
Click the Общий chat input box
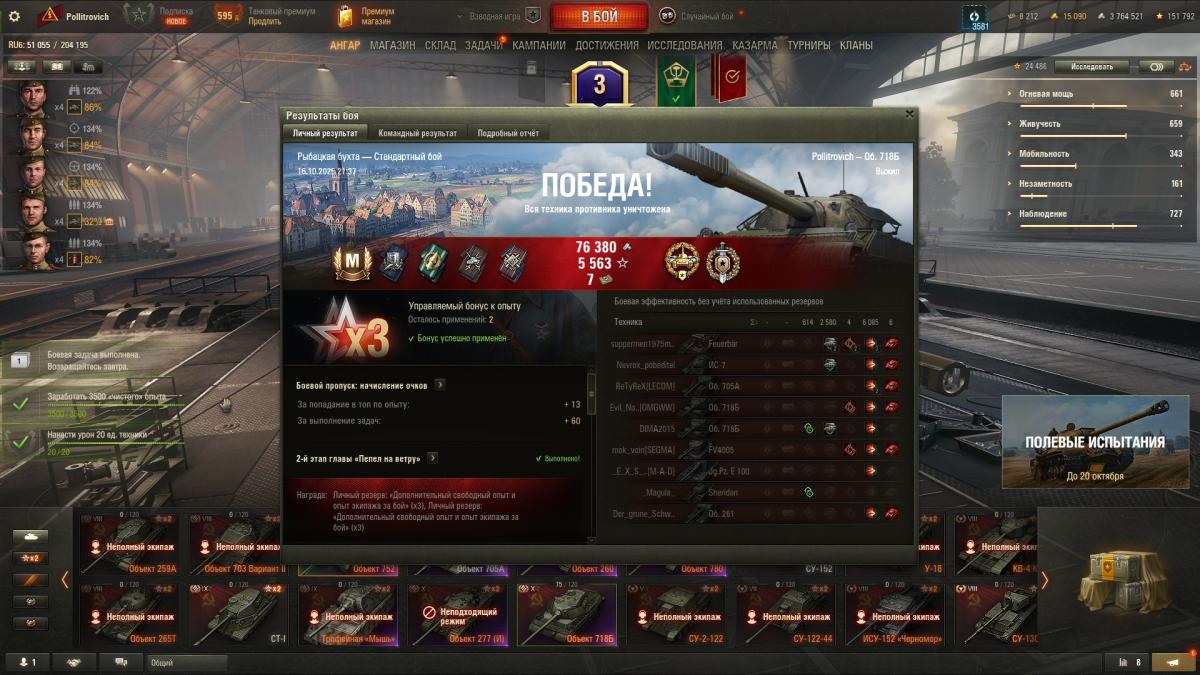pyautogui.click(x=186, y=662)
